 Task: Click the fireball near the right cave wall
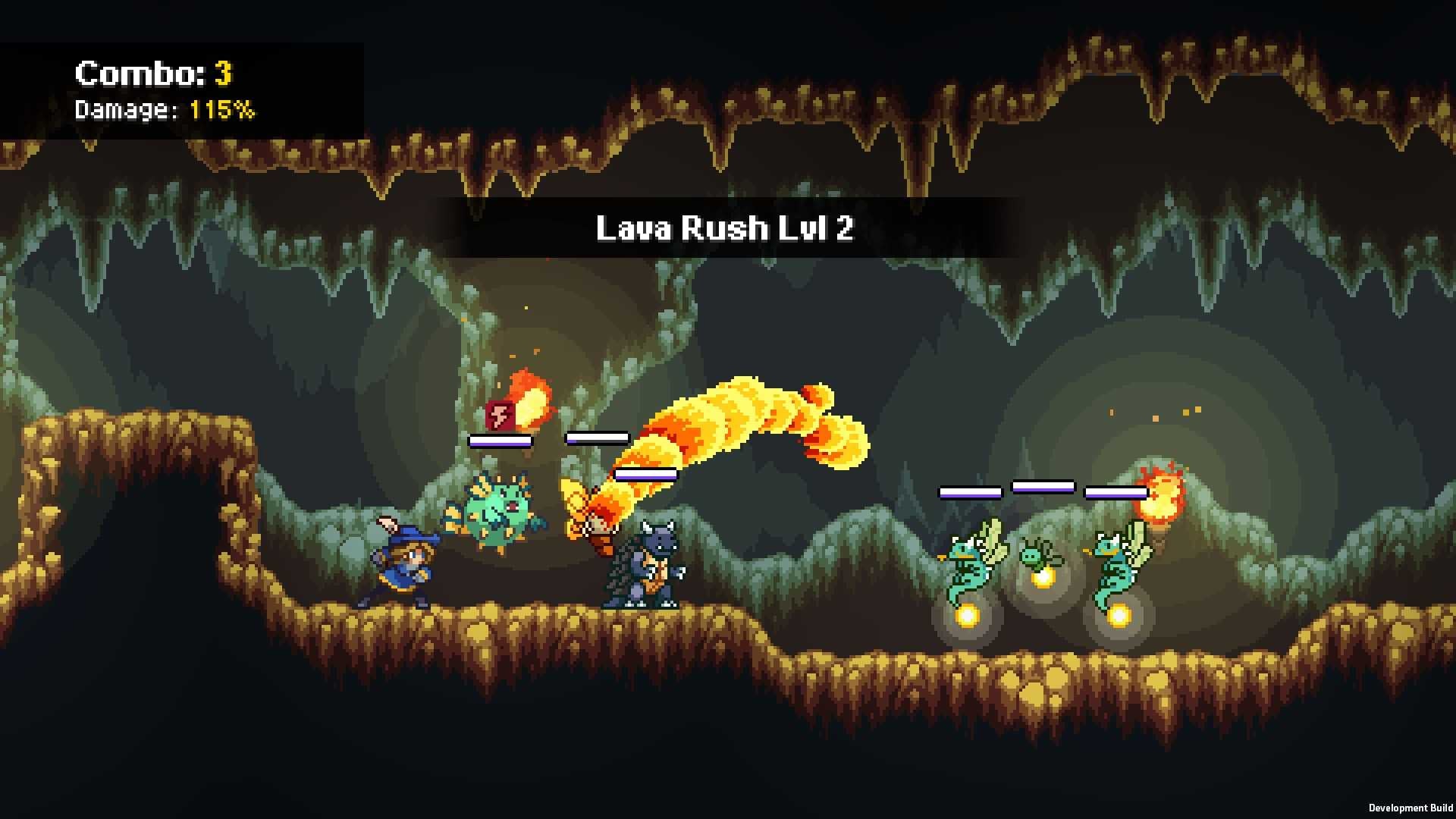(1162, 497)
